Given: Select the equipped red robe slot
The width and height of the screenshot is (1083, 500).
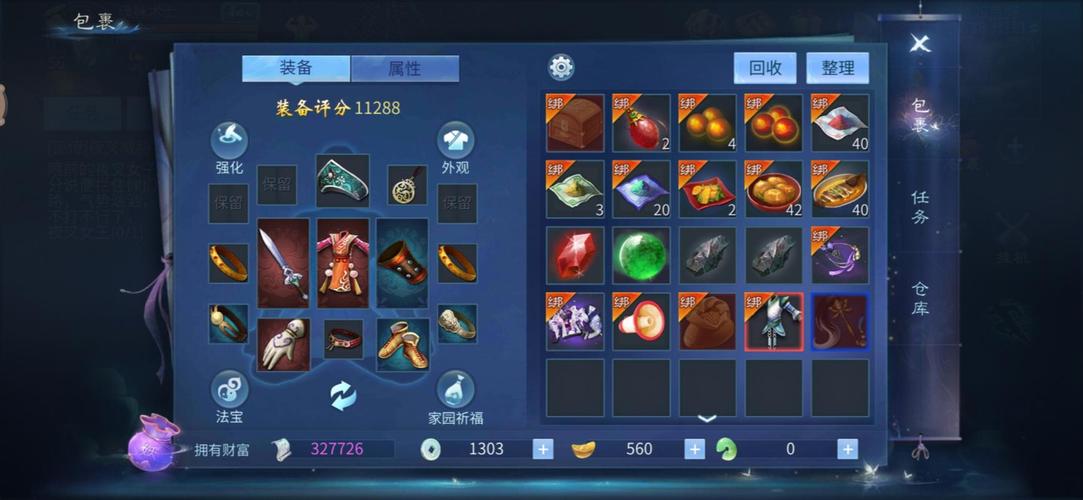Looking at the screenshot, I should pos(343,263).
